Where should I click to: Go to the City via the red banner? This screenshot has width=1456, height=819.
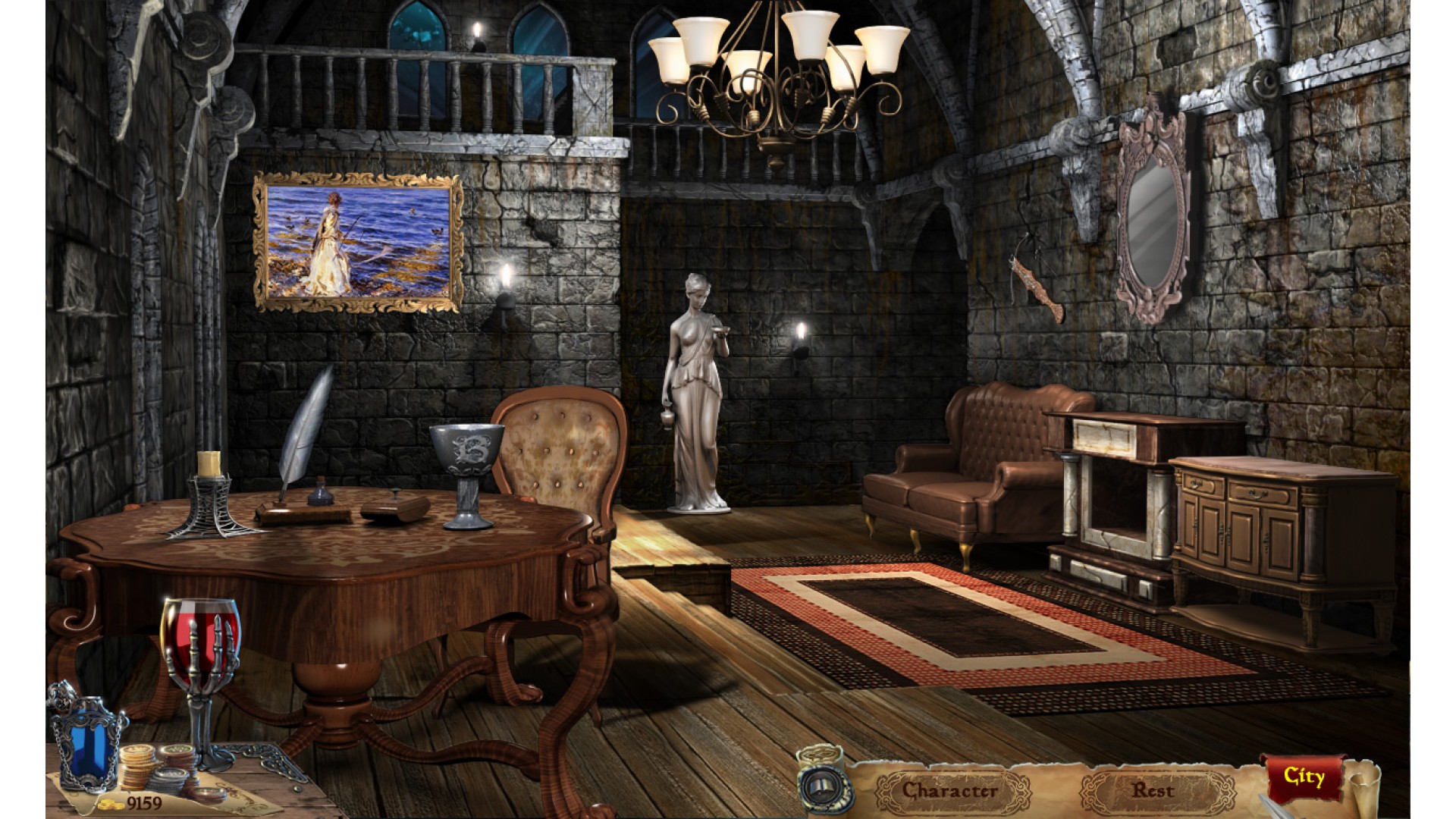click(x=1303, y=777)
